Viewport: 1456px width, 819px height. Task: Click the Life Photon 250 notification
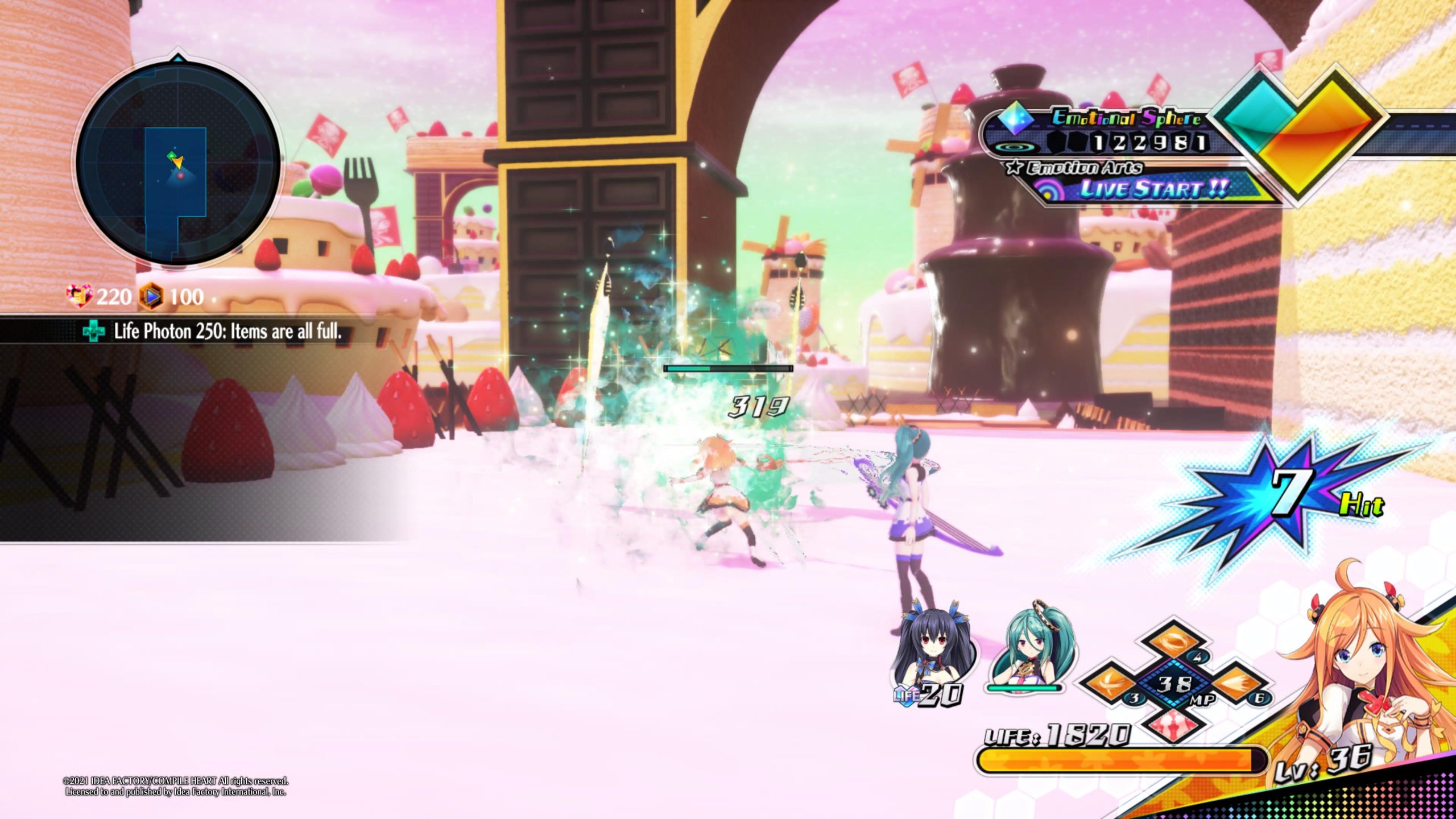(x=216, y=331)
